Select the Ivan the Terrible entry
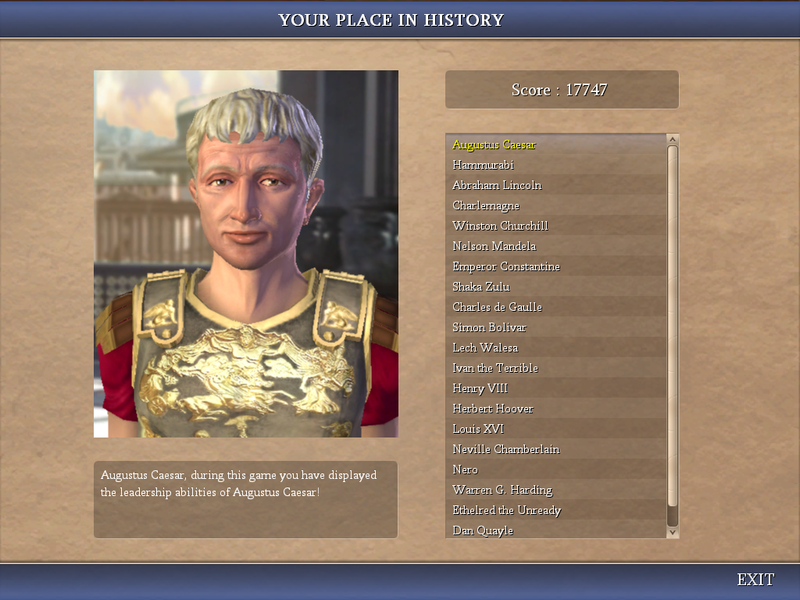Image resolution: width=800 pixels, height=600 pixels. [x=495, y=368]
